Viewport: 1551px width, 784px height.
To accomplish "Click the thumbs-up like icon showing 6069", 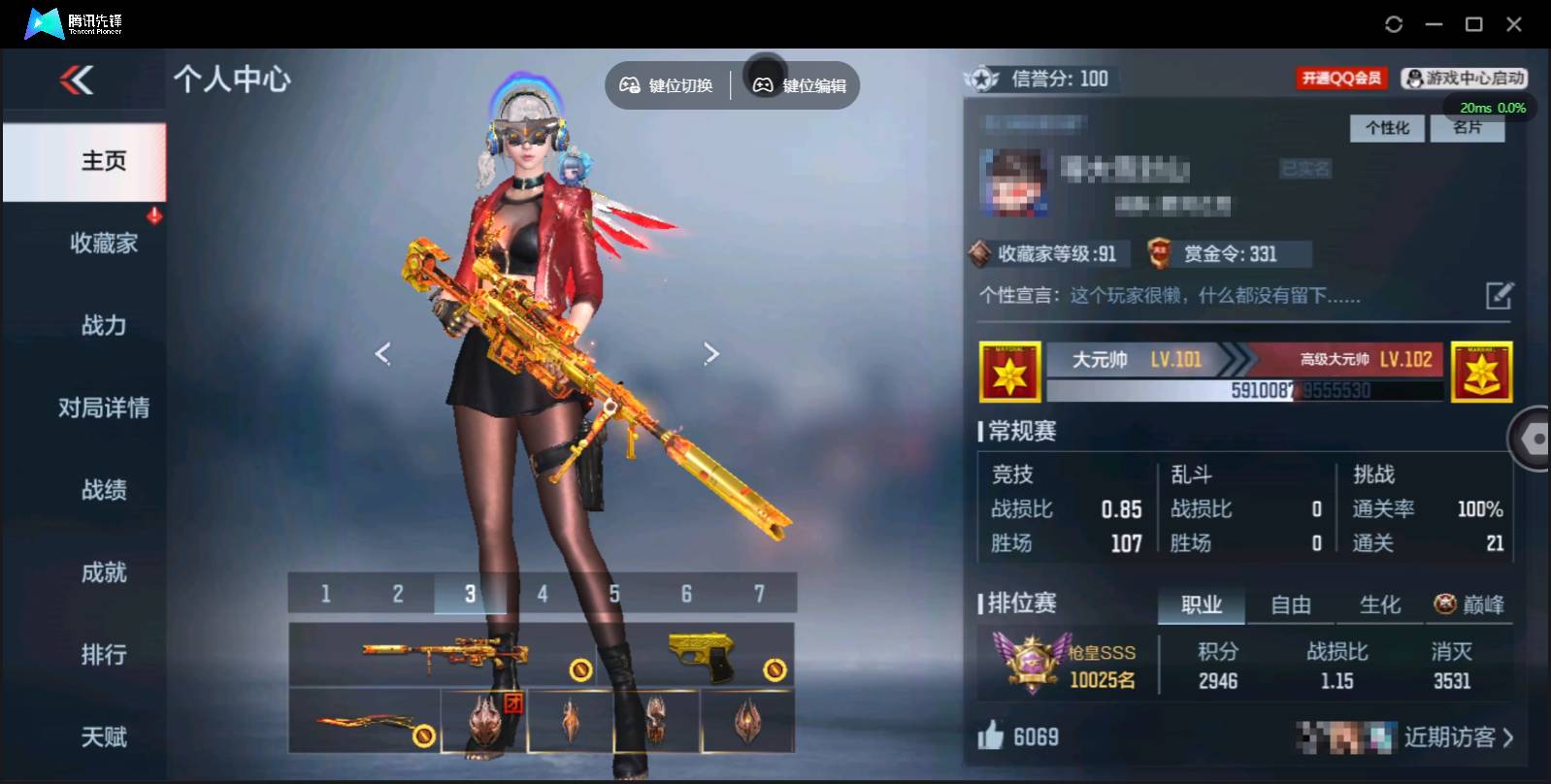I will [992, 736].
